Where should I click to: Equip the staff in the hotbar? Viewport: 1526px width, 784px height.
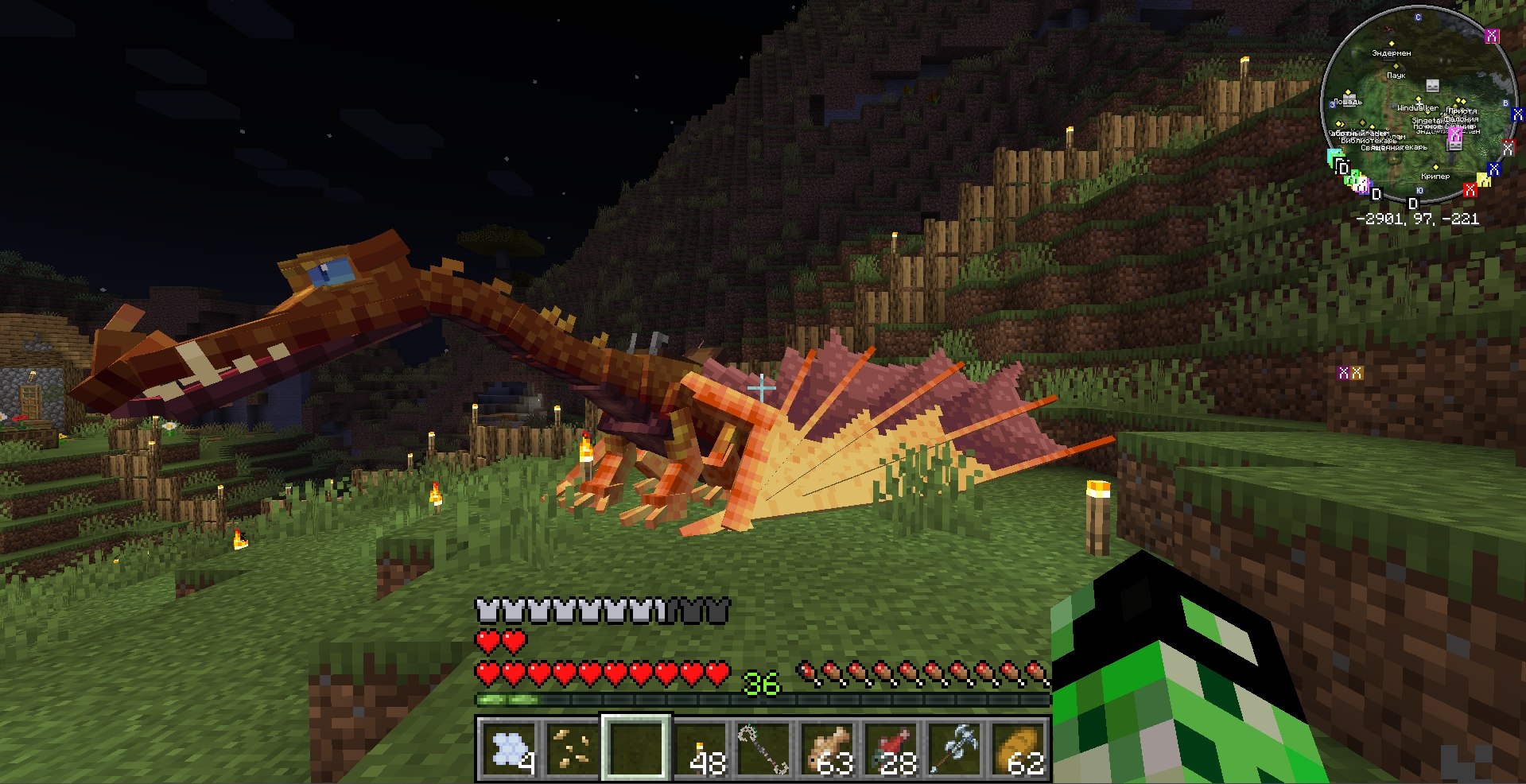click(763, 748)
